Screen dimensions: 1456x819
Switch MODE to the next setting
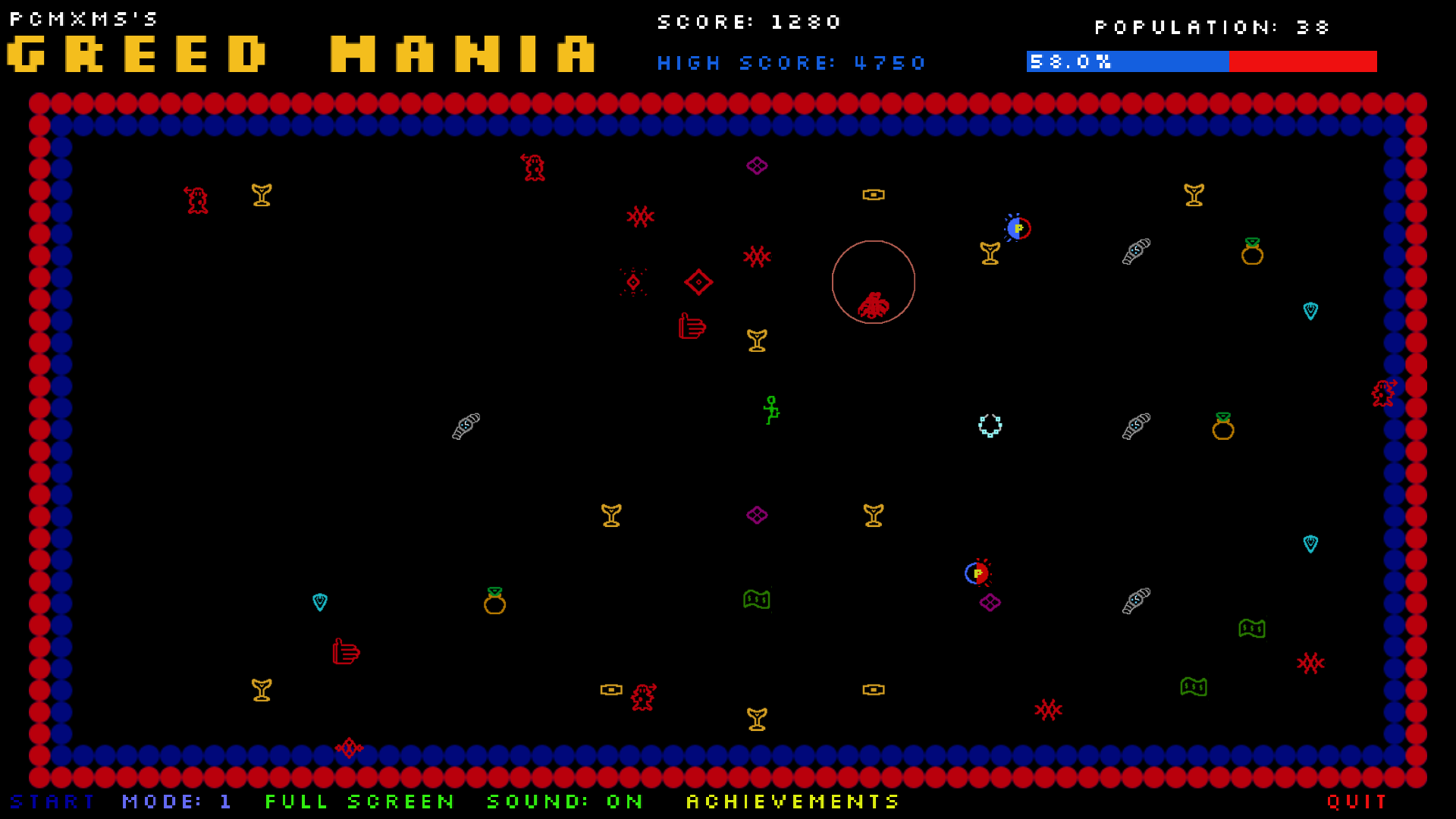coord(177,802)
